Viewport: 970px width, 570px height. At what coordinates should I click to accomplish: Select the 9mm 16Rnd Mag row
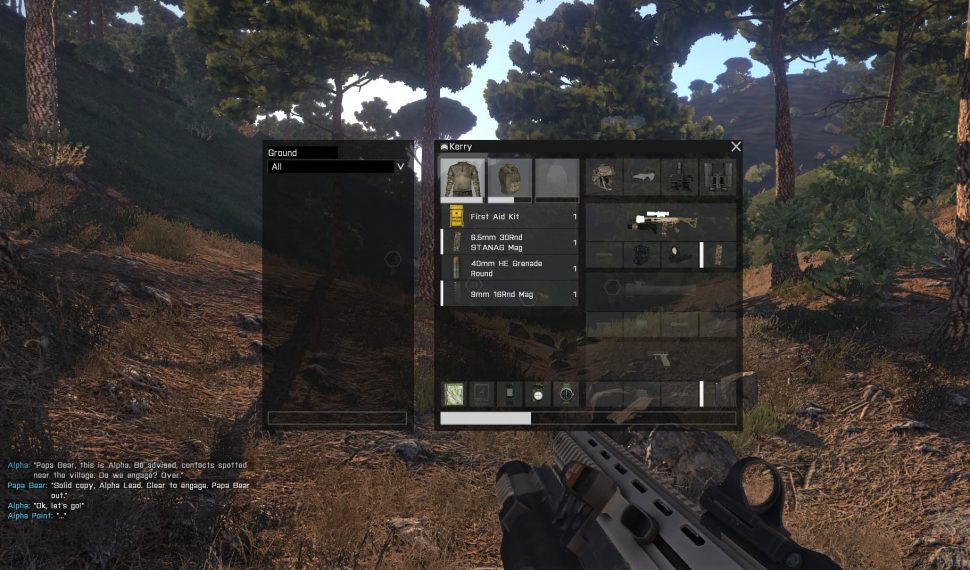tap(511, 294)
